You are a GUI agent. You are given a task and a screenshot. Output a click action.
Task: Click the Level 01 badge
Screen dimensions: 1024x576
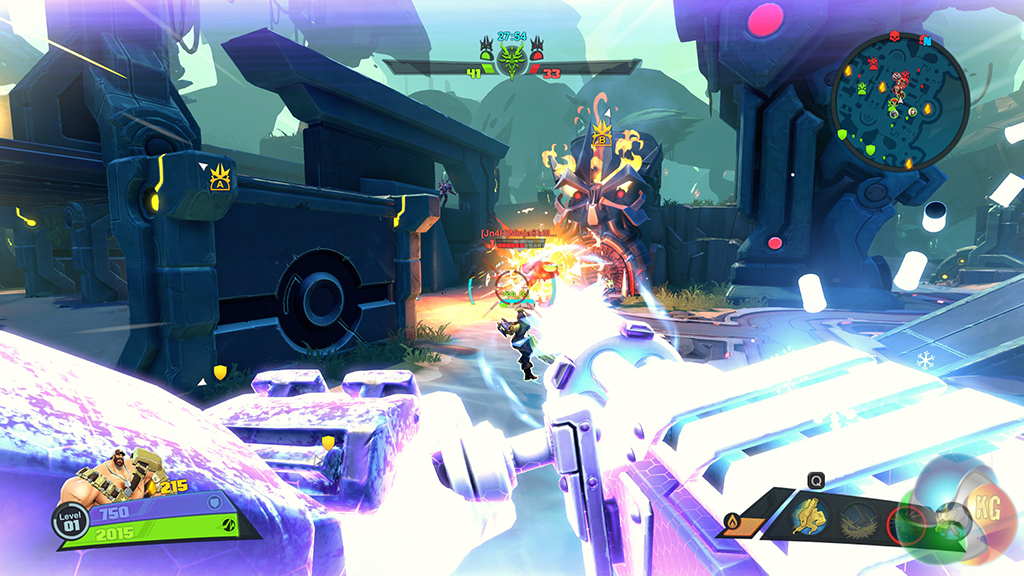67,521
